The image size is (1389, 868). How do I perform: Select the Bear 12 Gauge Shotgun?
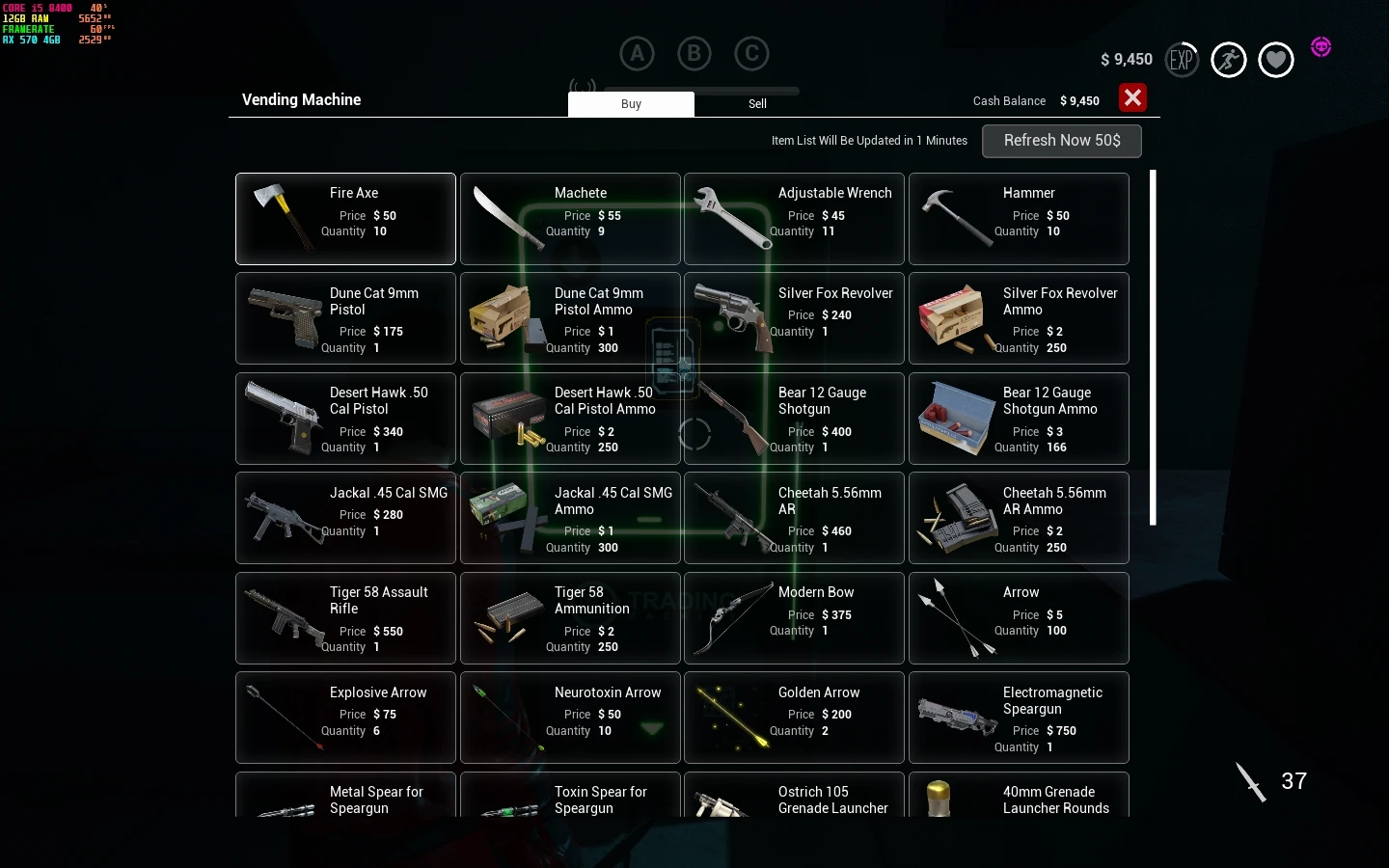coord(794,419)
